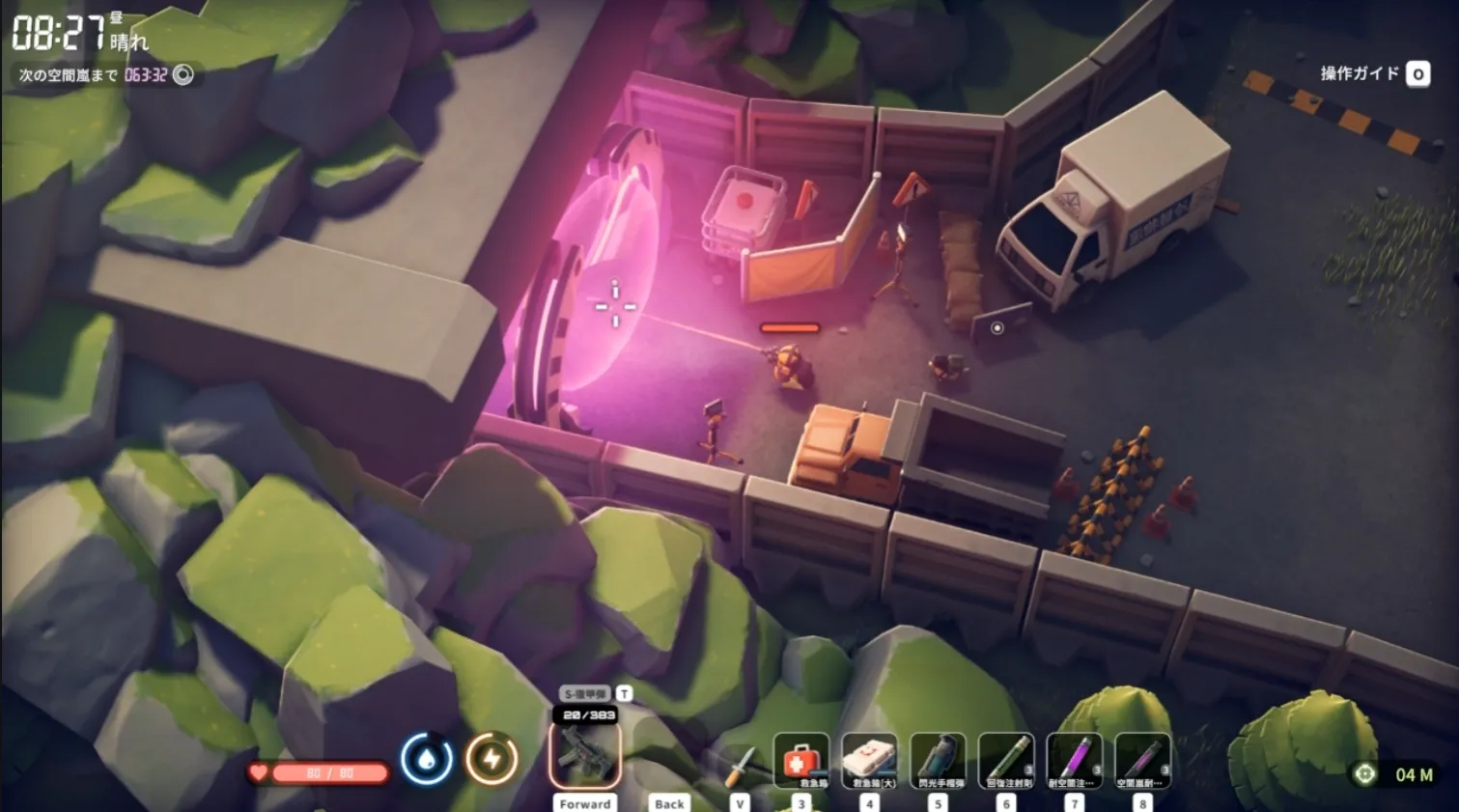Click the blue water droplet gauge
The height and width of the screenshot is (812, 1459).
click(x=427, y=759)
